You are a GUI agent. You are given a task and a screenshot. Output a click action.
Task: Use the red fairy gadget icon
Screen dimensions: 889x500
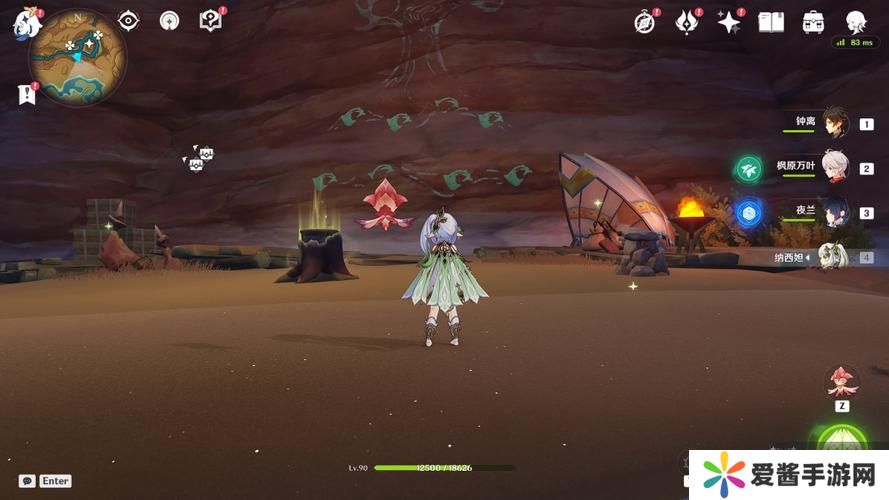(841, 380)
